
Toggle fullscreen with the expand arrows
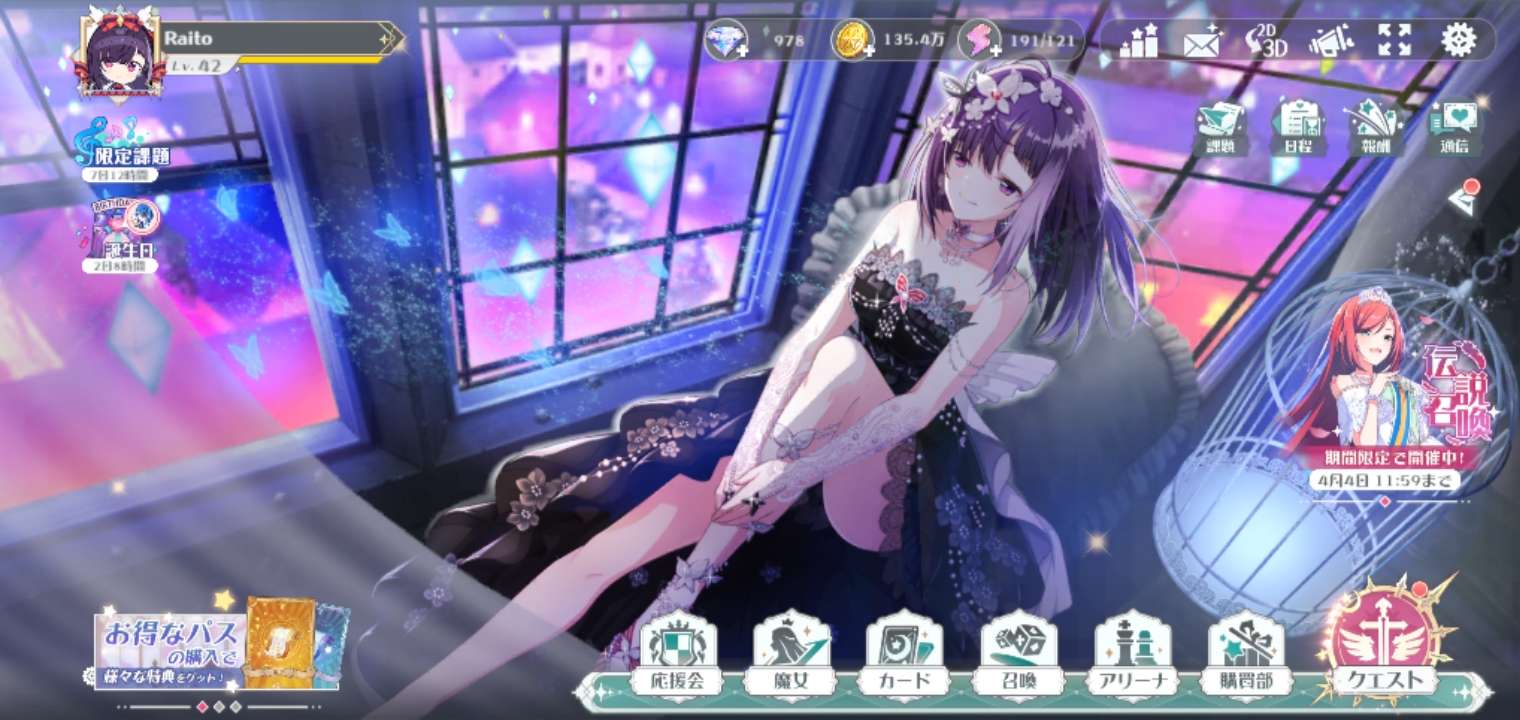point(1393,41)
